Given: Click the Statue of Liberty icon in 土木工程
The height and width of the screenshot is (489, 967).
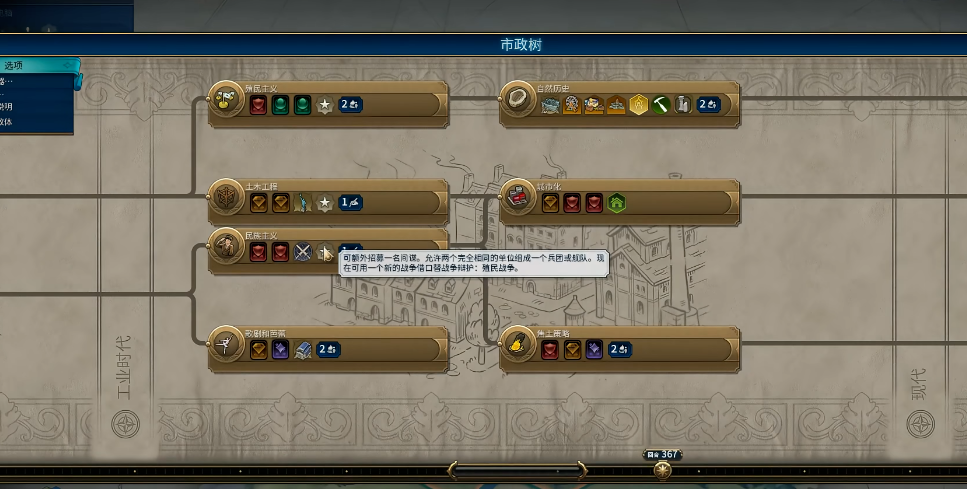Looking at the screenshot, I should 303,202.
